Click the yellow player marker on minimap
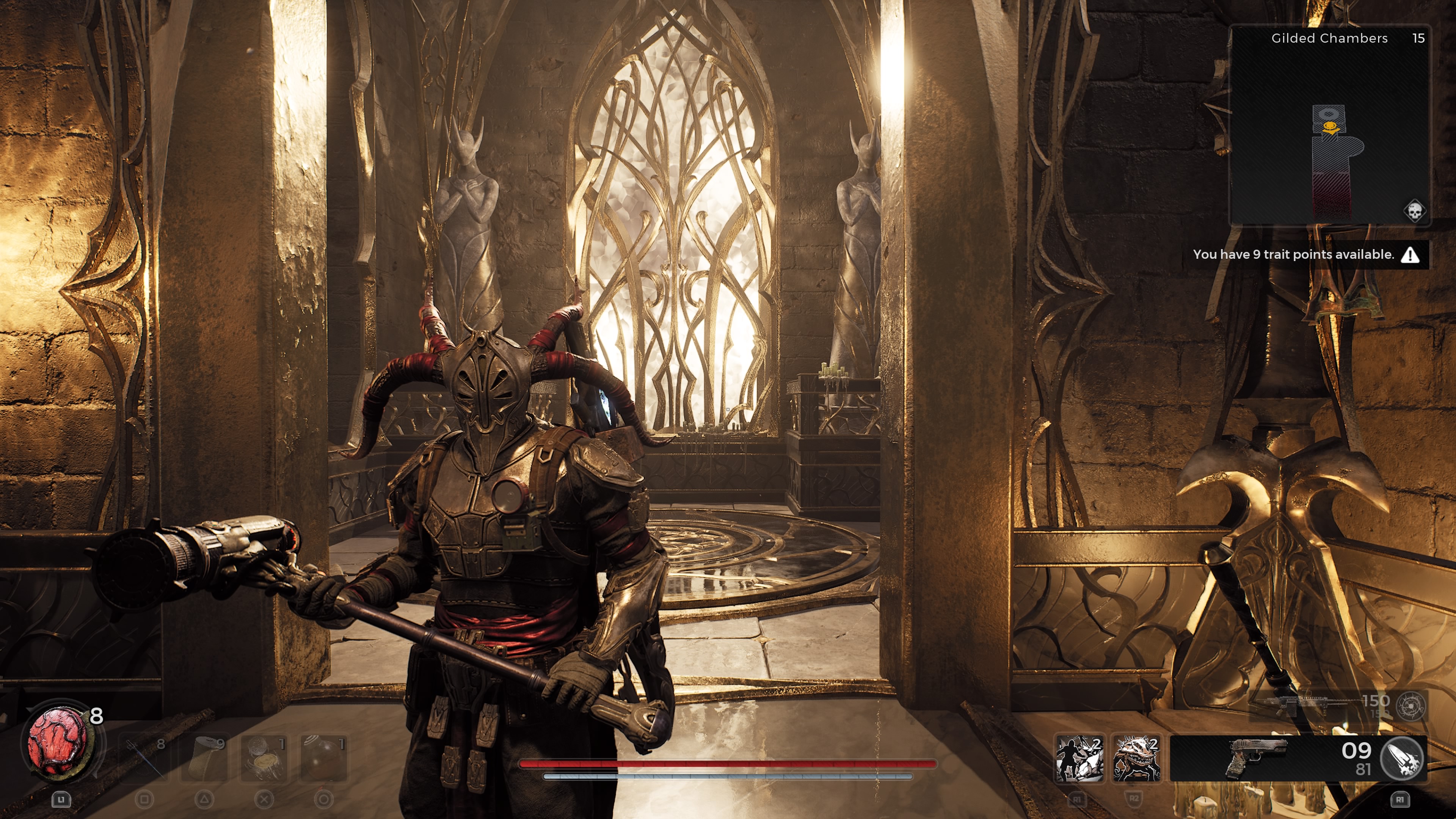Image resolution: width=1456 pixels, height=819 pixels. tap(1331, 129)
